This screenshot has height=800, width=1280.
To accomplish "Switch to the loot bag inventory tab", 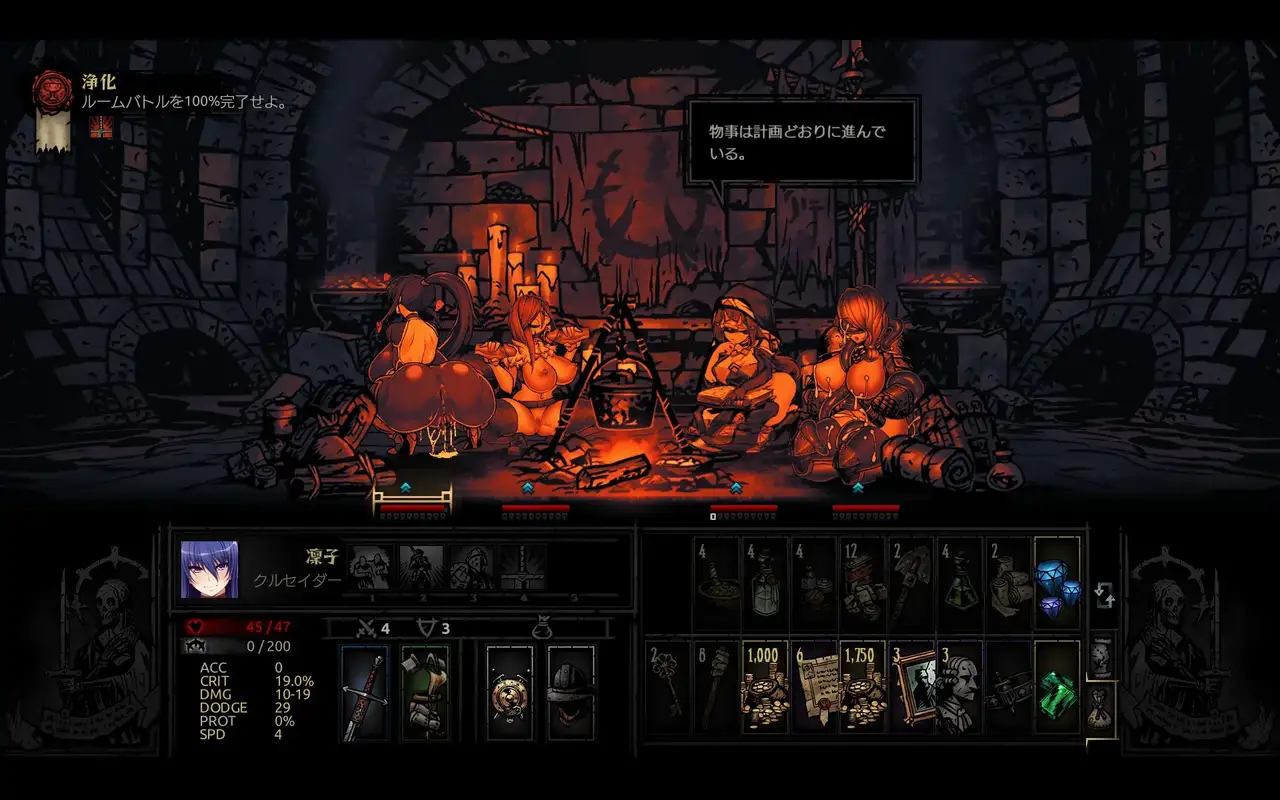I will point(1100,701).
